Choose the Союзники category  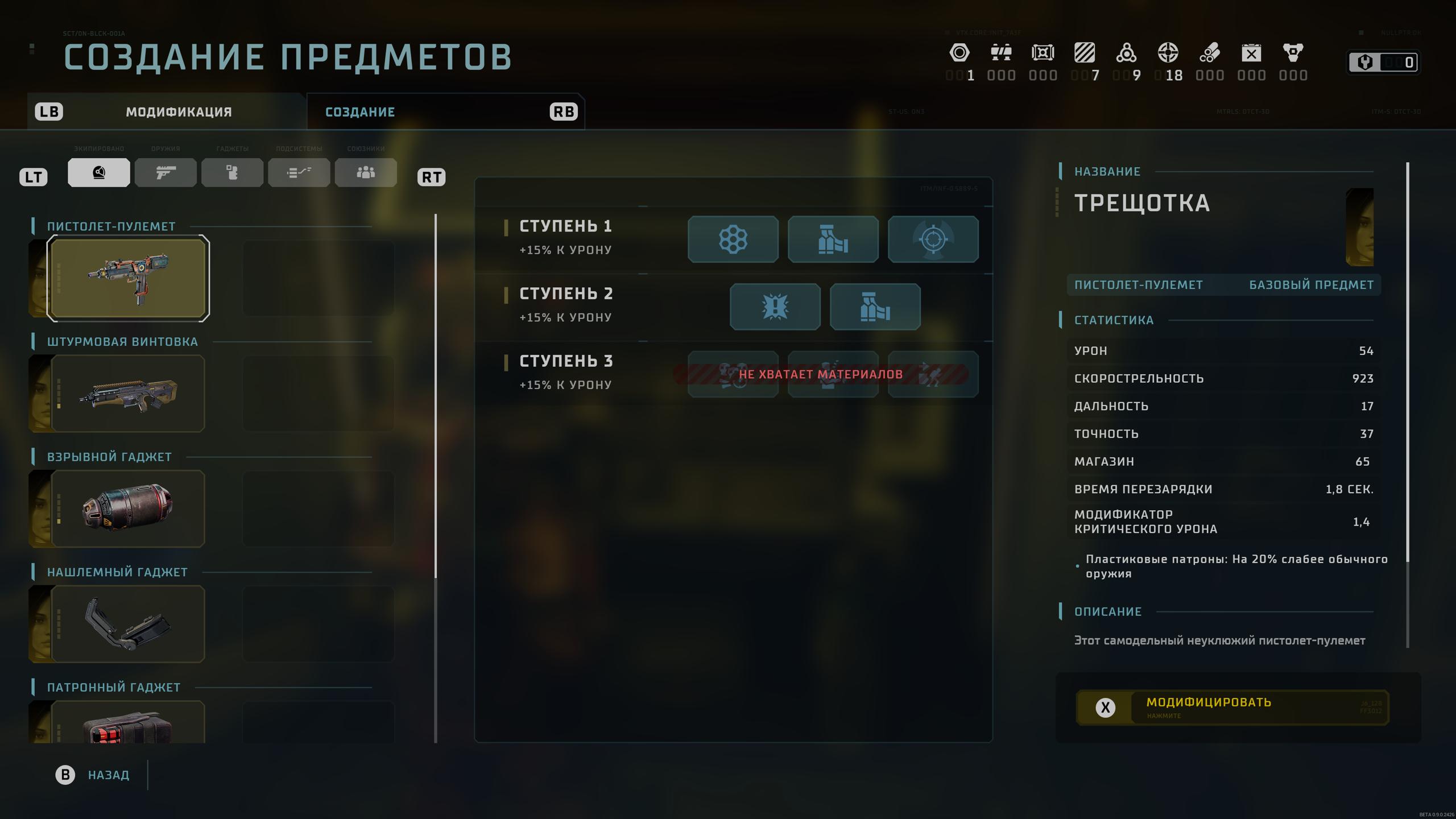coord(366,173)
